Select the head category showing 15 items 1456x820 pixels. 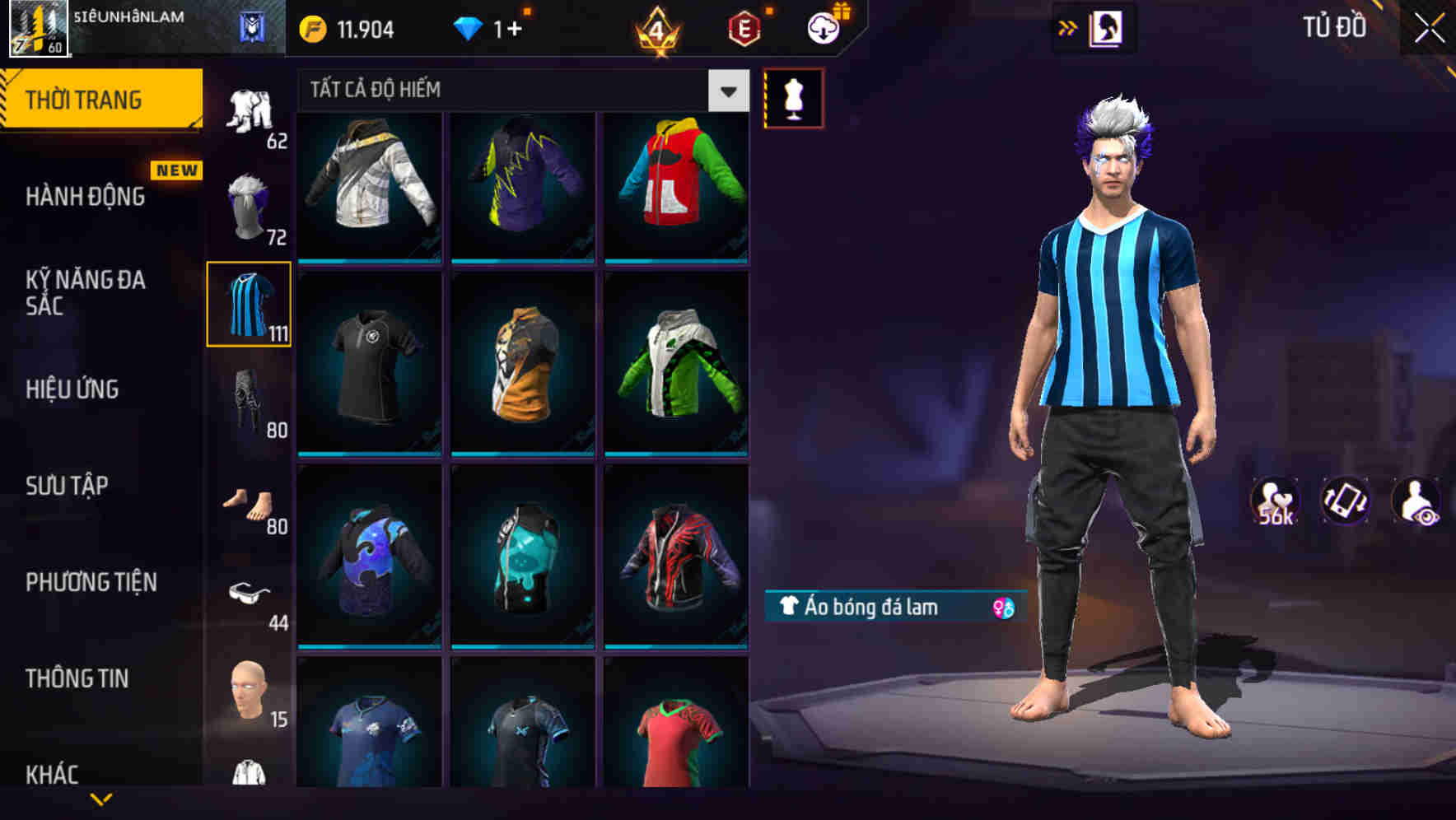[249, 688]
